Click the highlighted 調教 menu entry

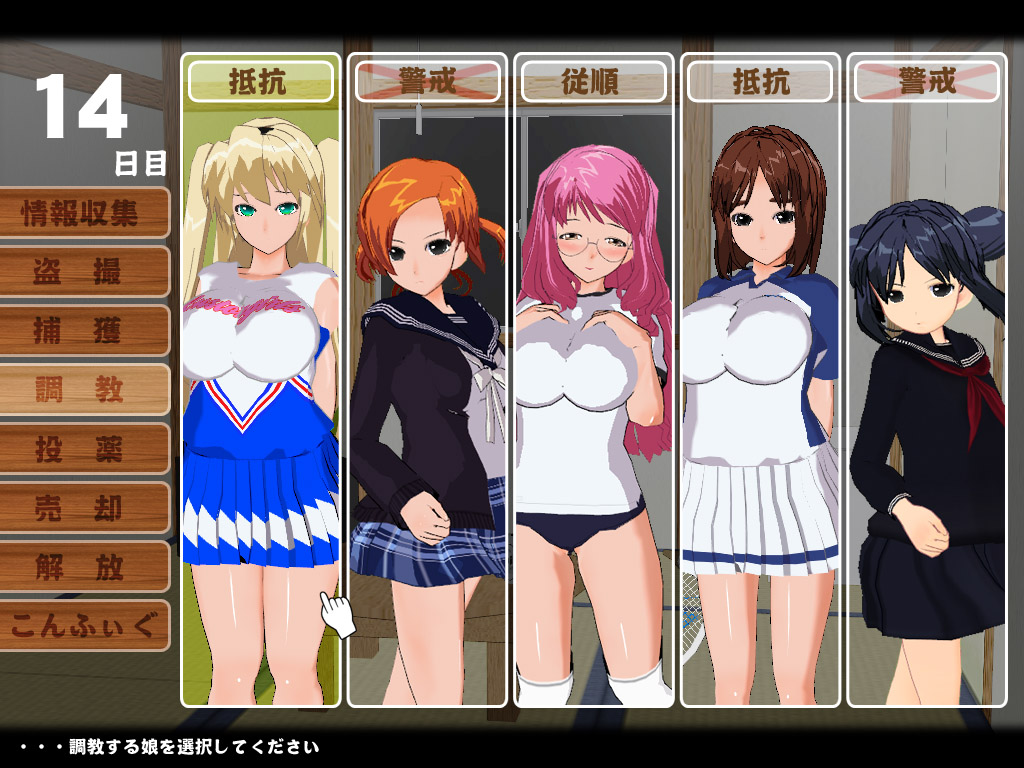[82, 390]
